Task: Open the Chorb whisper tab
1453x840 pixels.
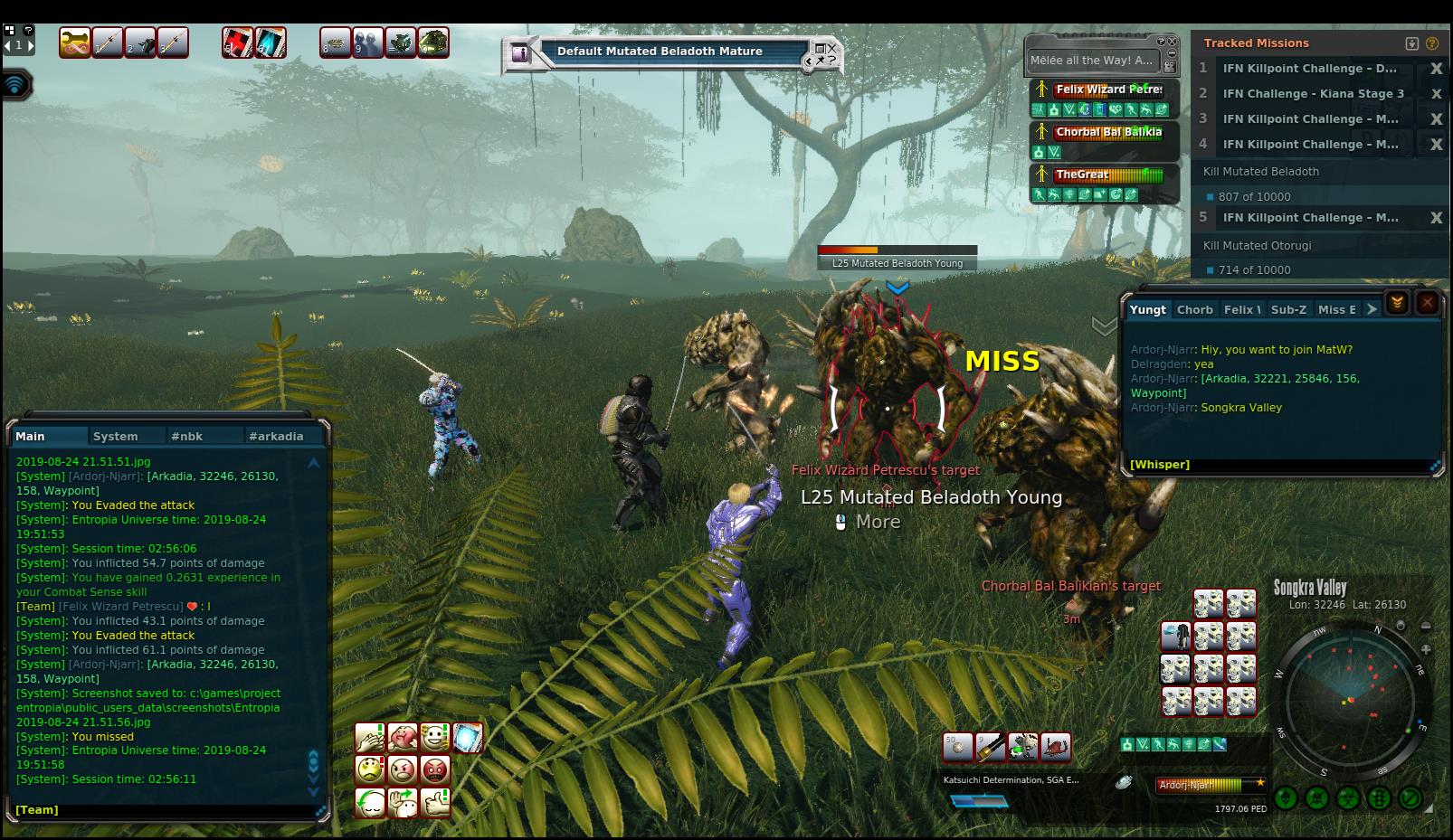Action: tap(1194, 309)
